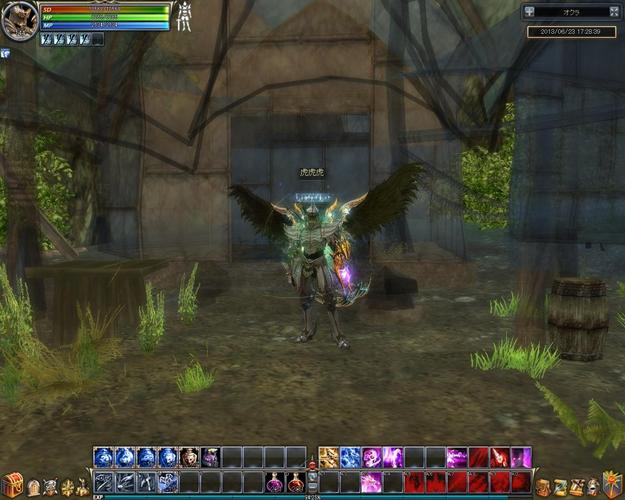The image size is (625, 500).
Task: Activate the golden skill icon
Action: [328, 458]
